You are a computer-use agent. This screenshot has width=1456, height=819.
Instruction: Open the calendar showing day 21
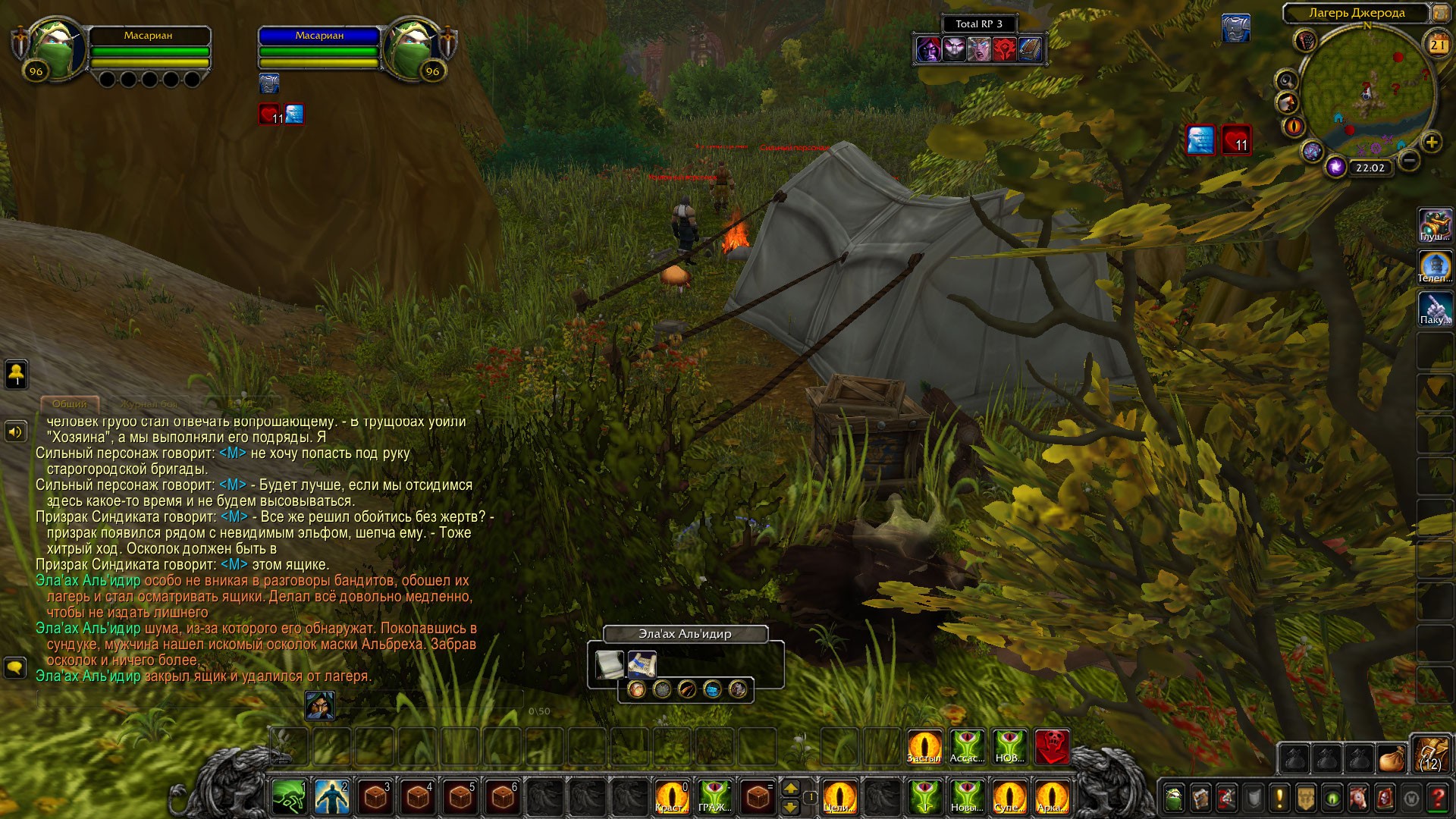tap(1438, 43)
